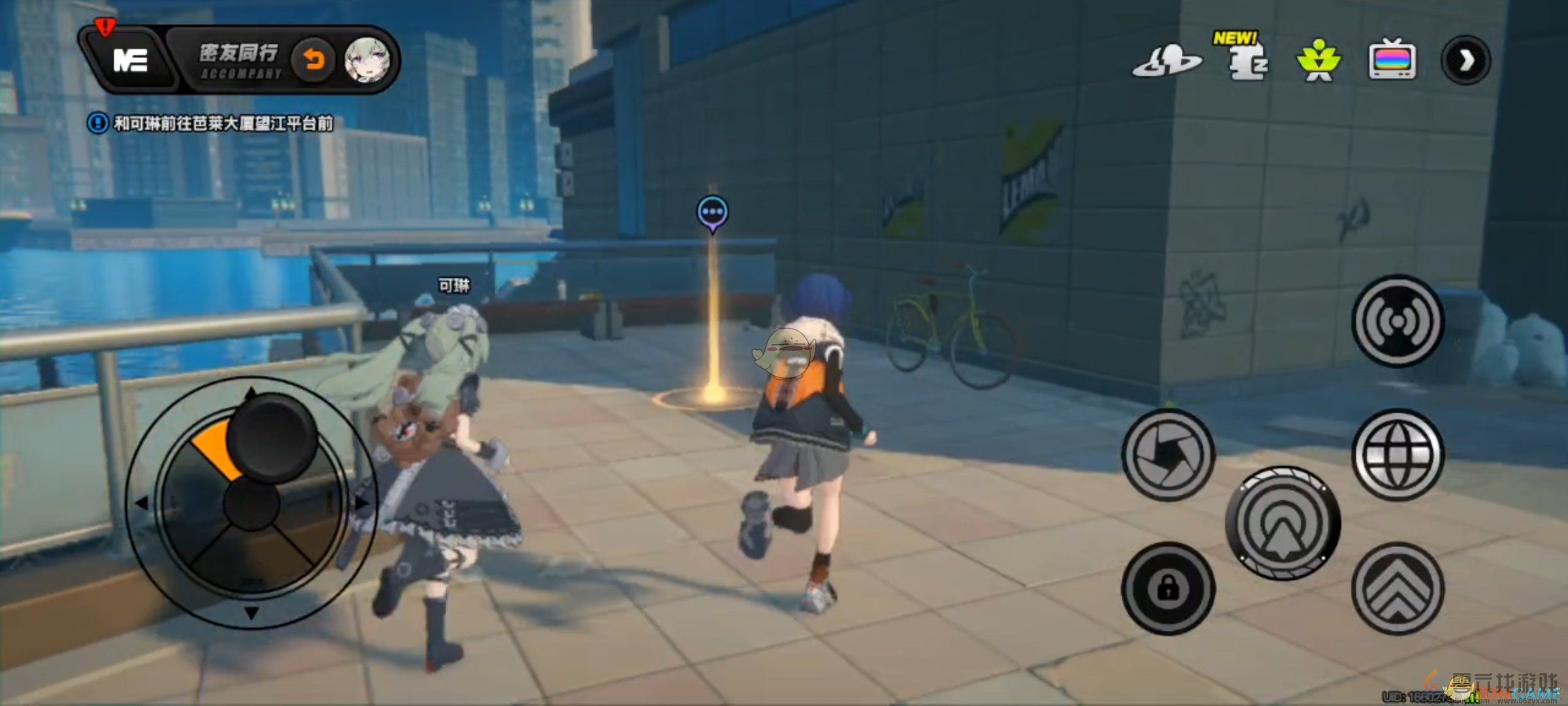The image size is (1568, 706).
Task: Expand the top bar arrow button
Action: 1465,61
